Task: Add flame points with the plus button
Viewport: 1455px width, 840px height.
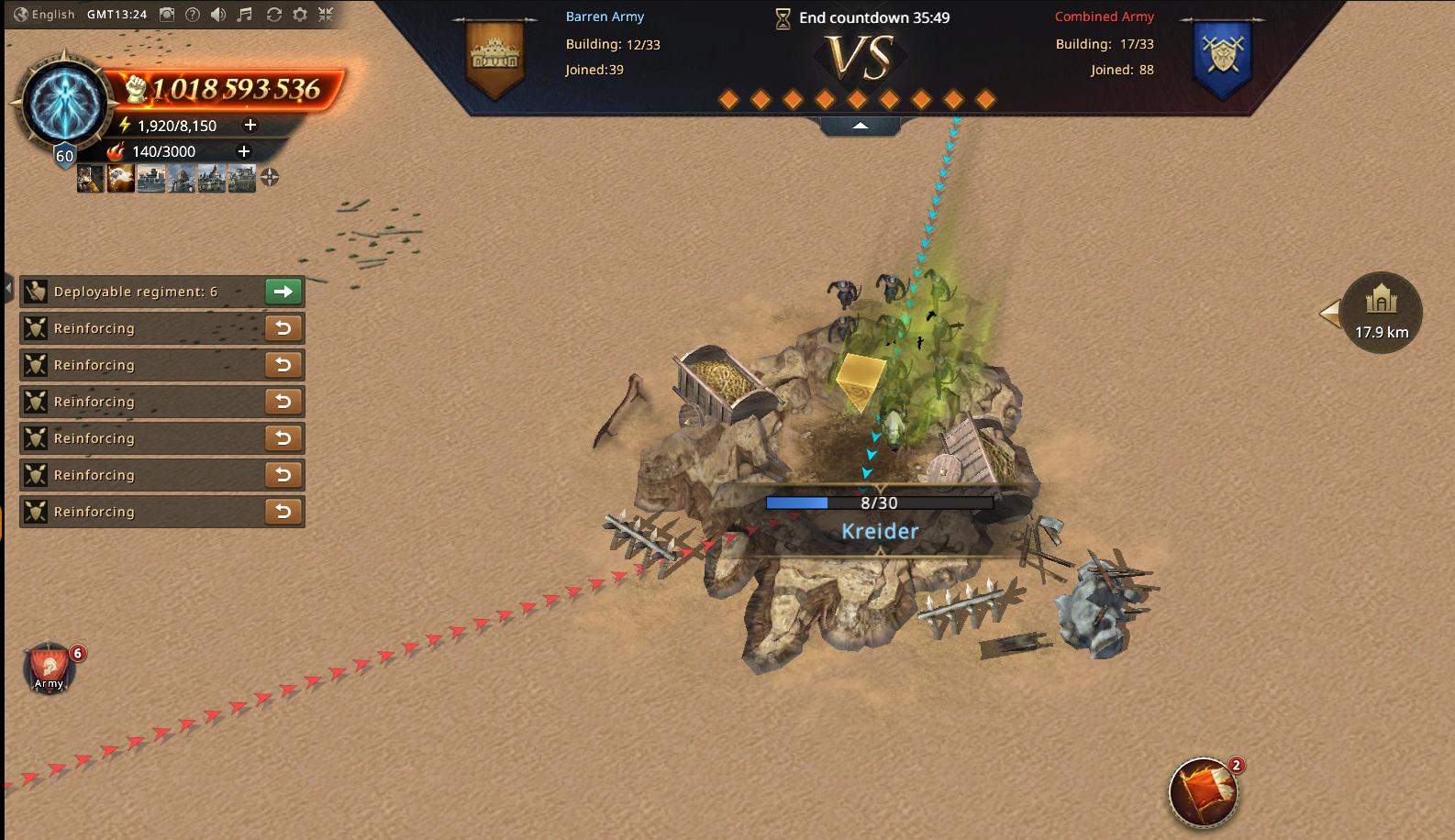Action: pyautogui.click(x=244, y=151)
